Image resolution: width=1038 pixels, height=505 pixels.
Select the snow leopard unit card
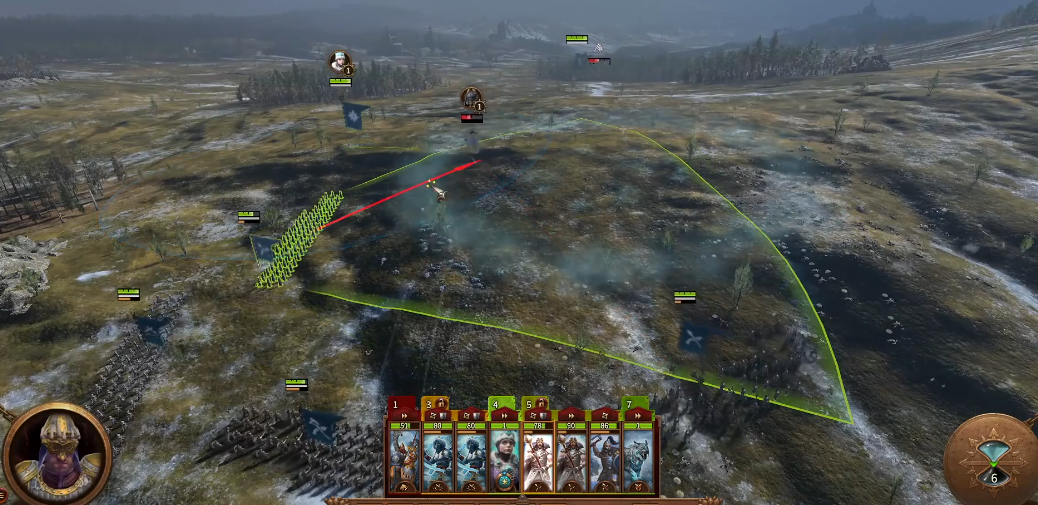click(x=640, y=458)
